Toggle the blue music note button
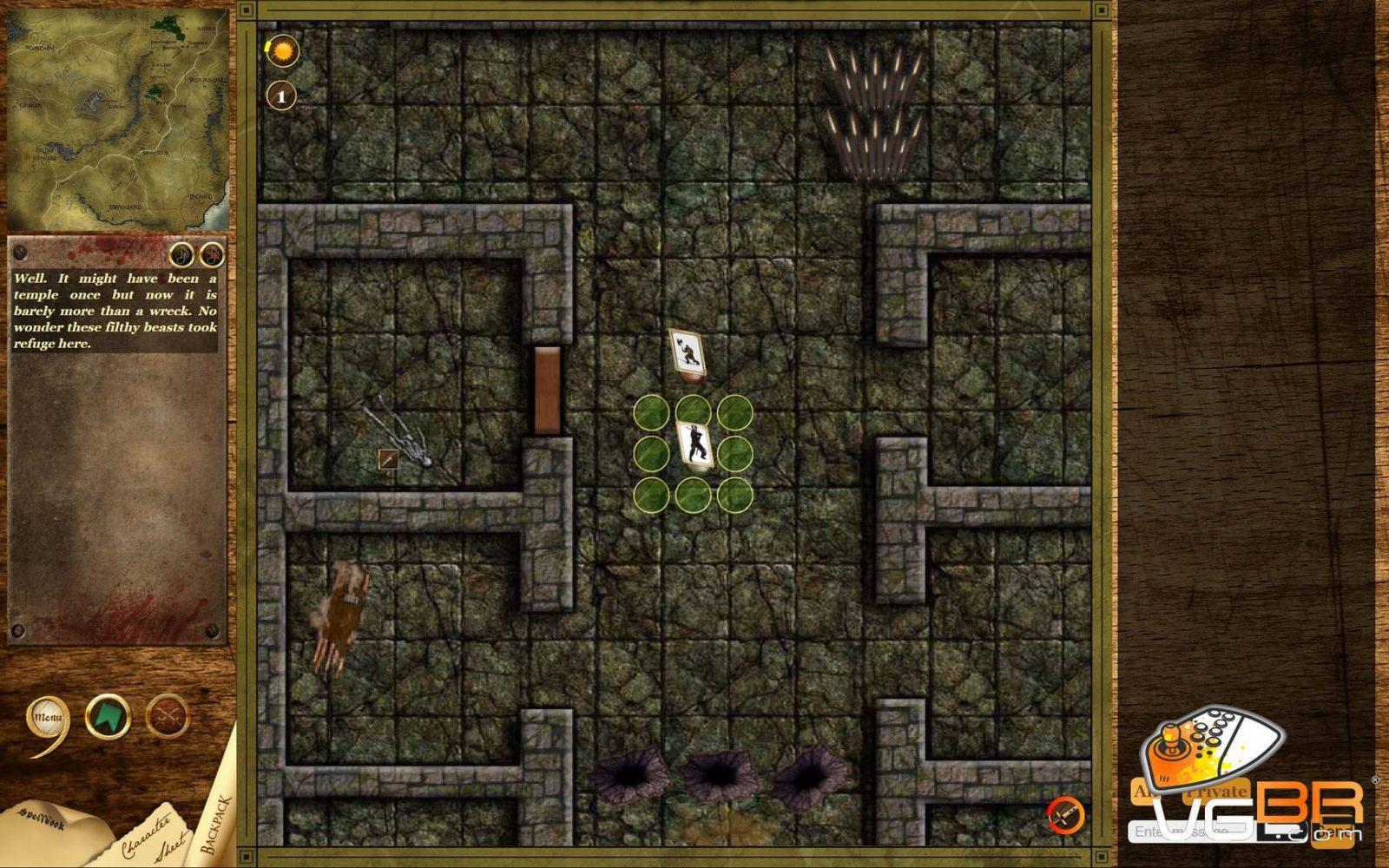The height and width of the screenshot is (868, 1389). click(181, 254)
